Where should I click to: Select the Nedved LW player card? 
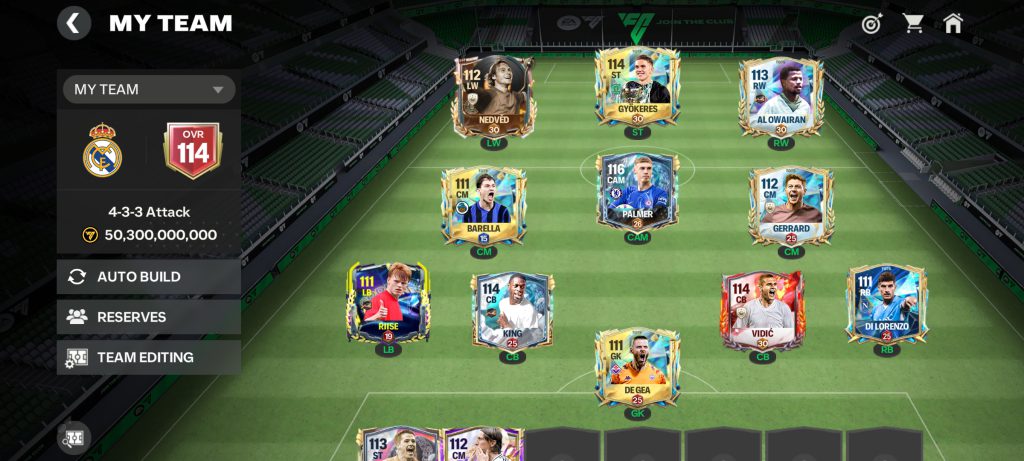(494, 95)
